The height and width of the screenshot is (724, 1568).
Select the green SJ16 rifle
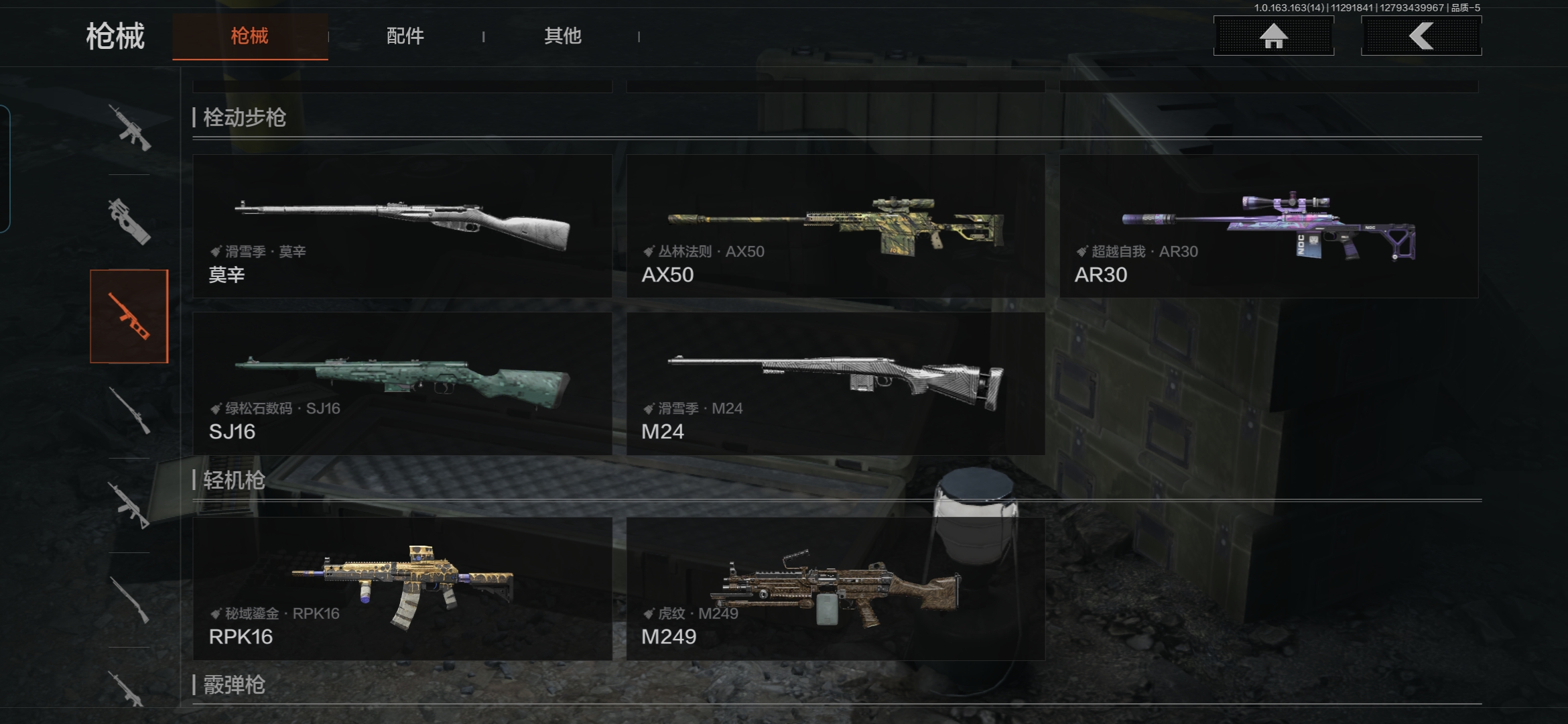point(402,383)
